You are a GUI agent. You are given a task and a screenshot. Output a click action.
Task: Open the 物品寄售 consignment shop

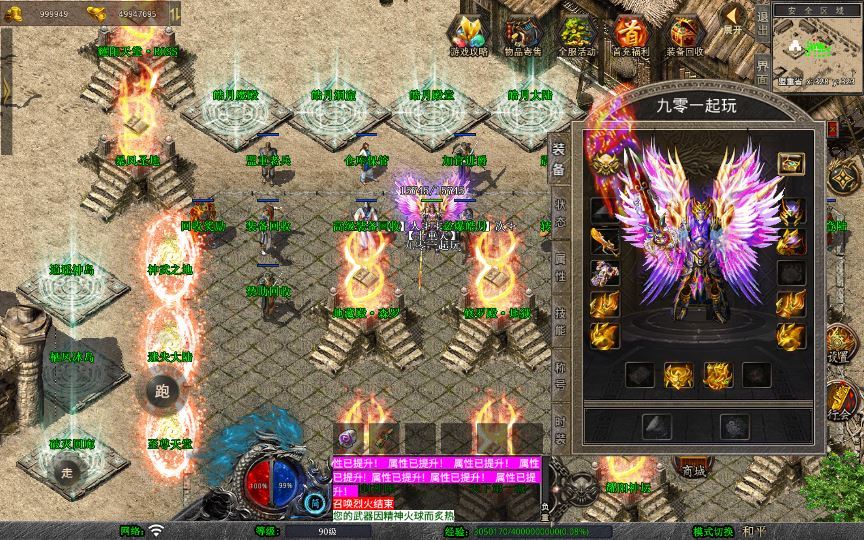(x=523, y=34)
